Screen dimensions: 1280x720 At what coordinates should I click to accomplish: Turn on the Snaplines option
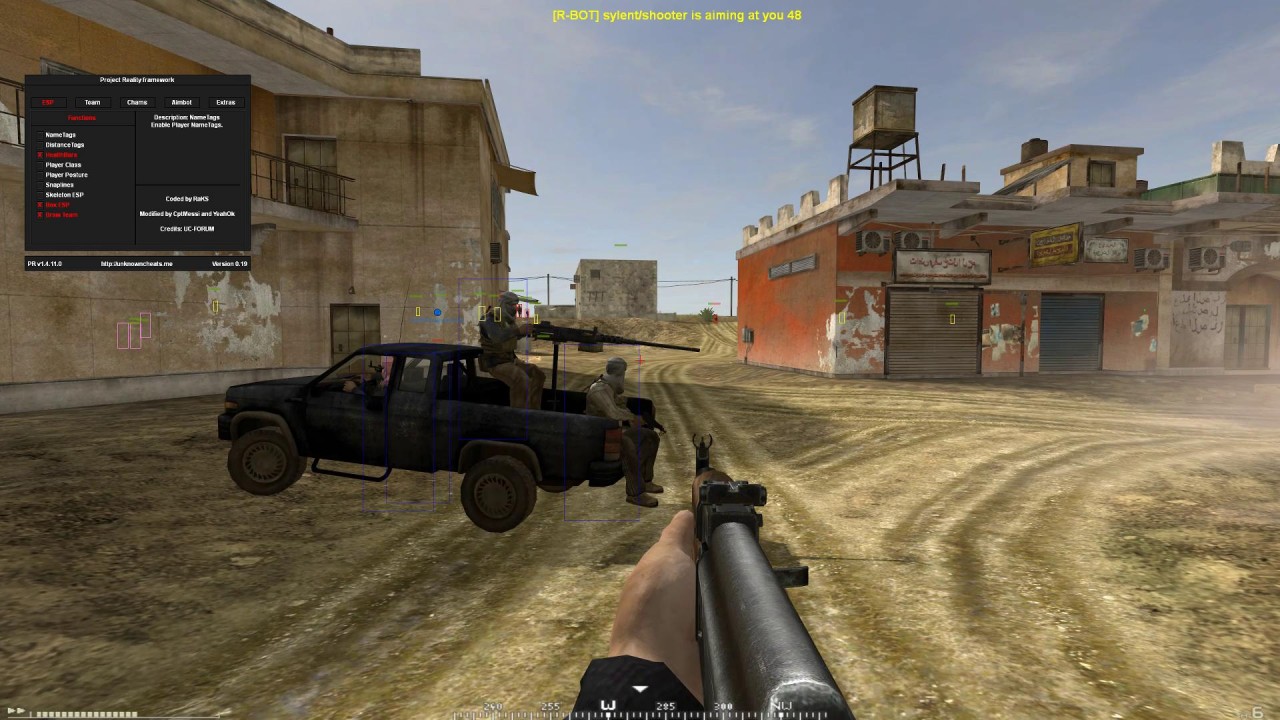(41, 185)
